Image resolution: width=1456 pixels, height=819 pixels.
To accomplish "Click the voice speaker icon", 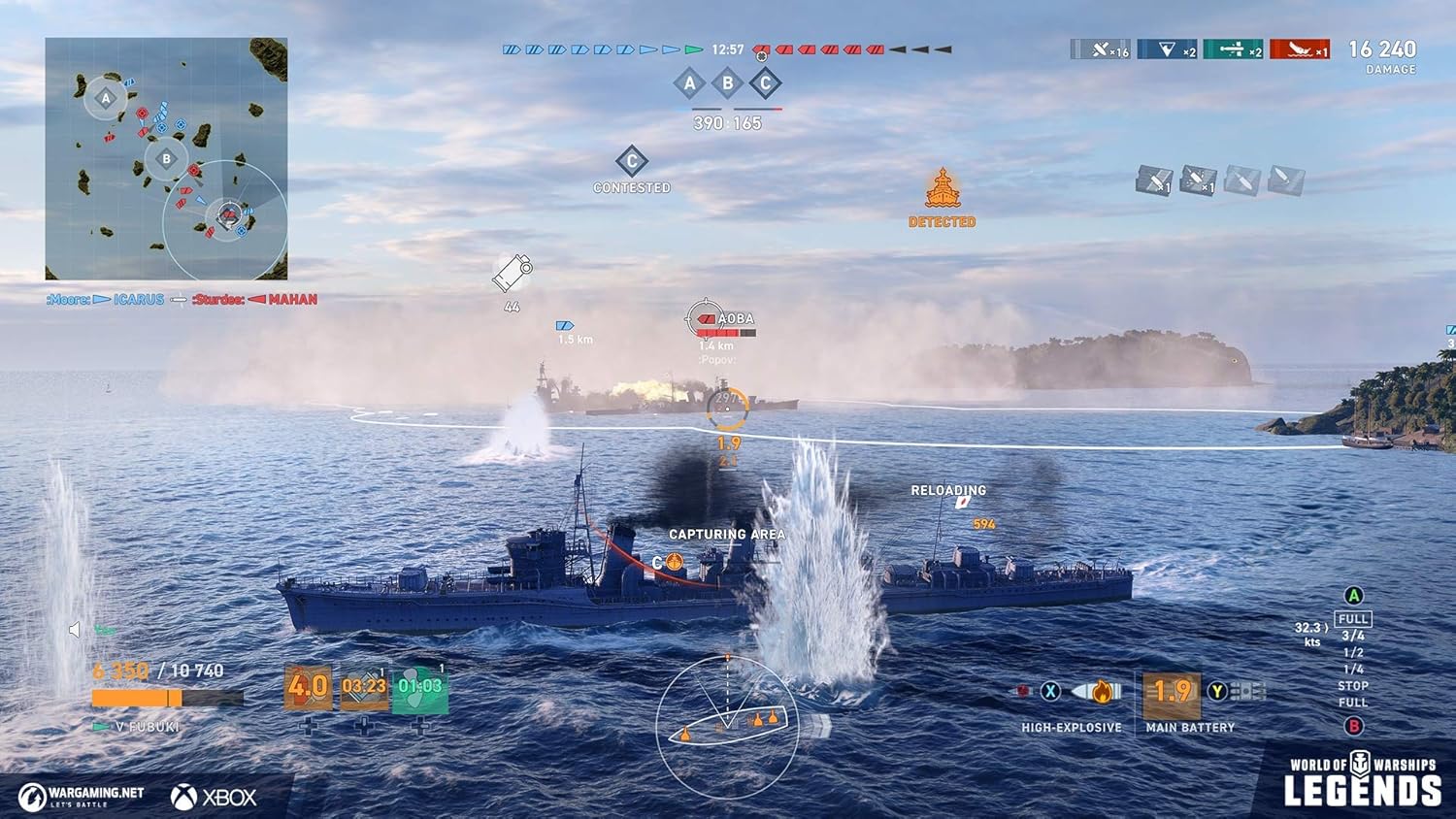I will (x=75, y=631).
